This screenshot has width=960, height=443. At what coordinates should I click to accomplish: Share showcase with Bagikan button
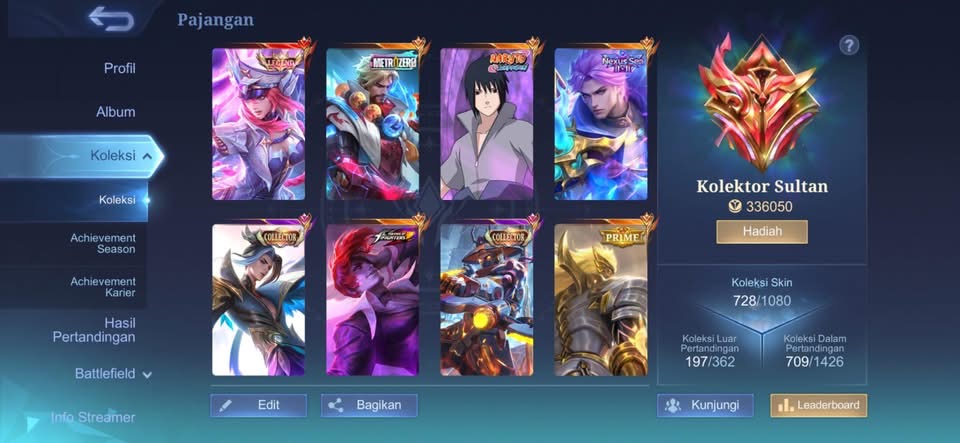pyautogui.click(x=369, y=405)
